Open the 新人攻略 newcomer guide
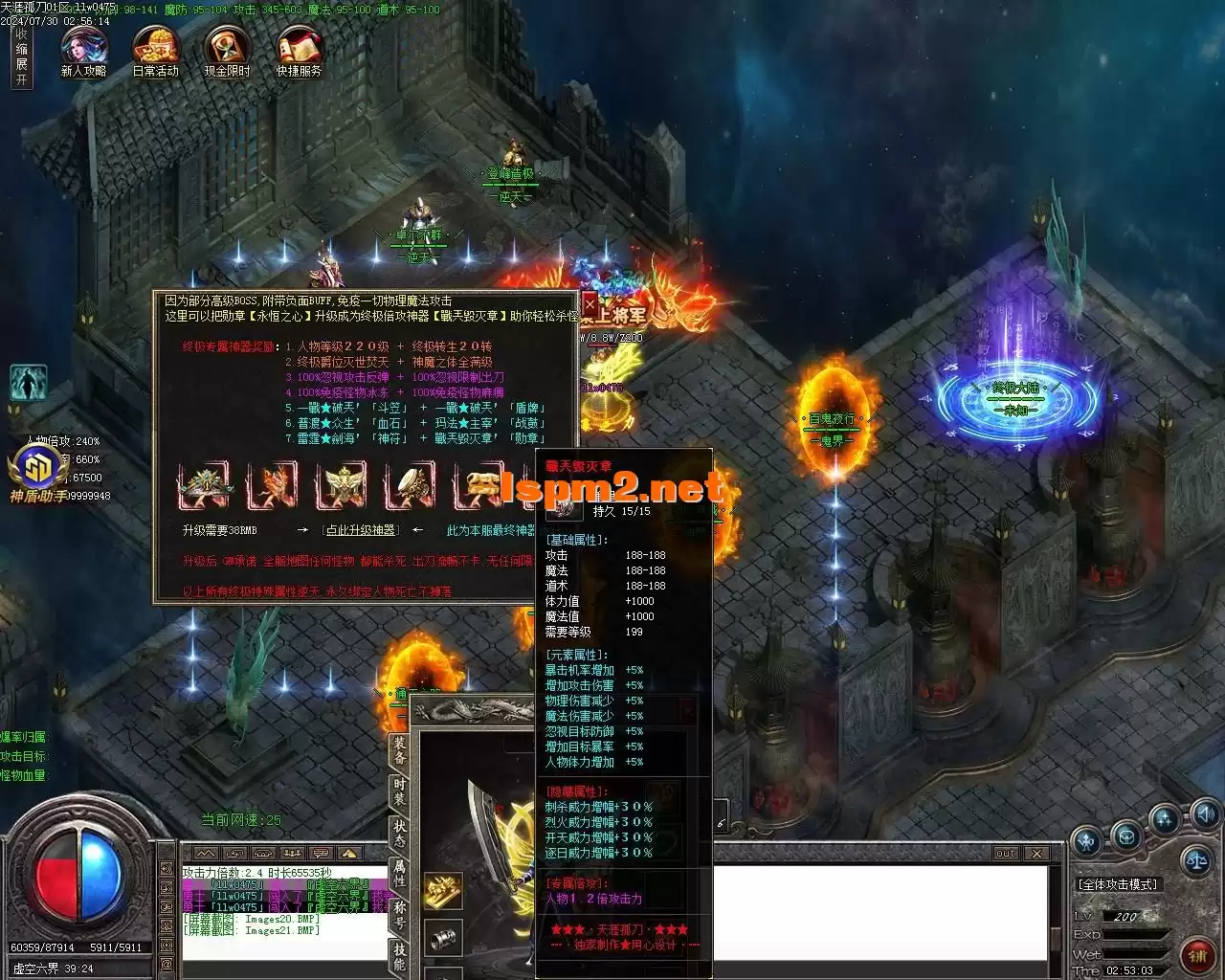Viewport: 1225px width, 980px height. click(84, 48)
